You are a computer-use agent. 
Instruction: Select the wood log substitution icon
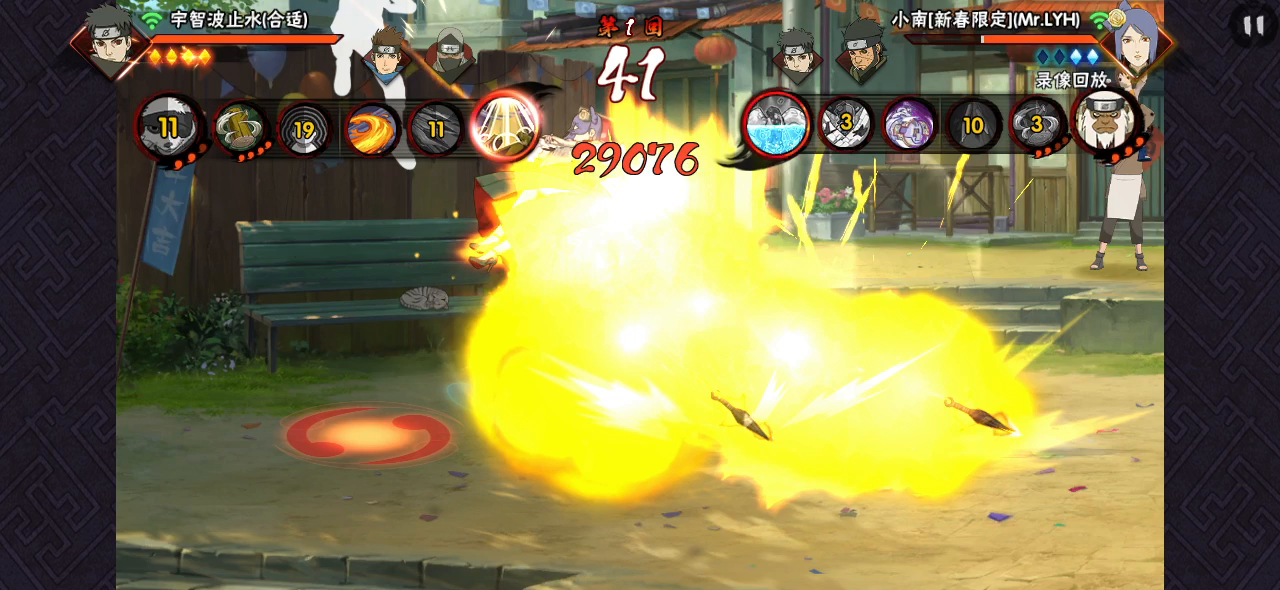(x=240, y=128)
